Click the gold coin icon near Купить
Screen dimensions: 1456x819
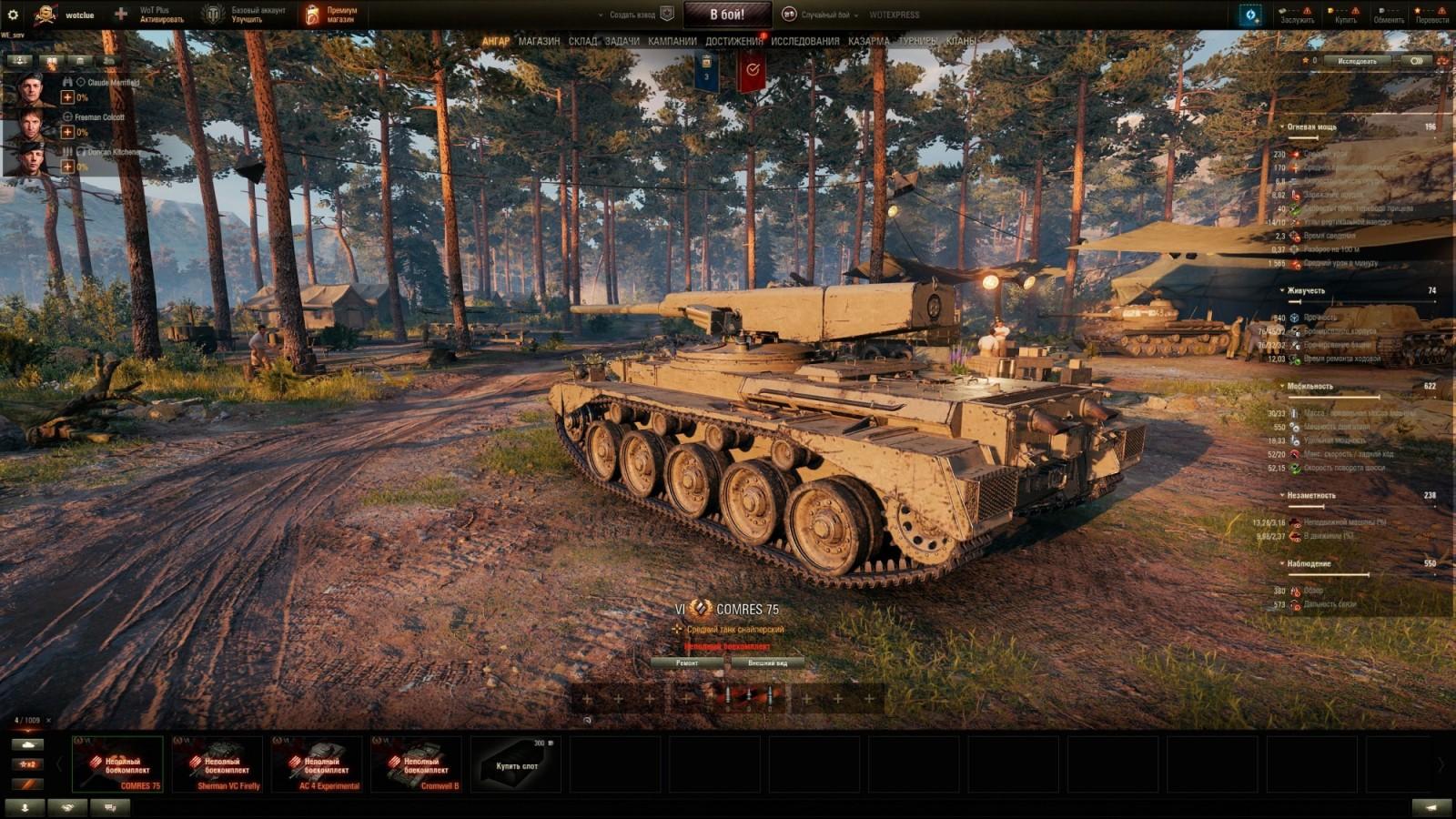point(1330,11)
